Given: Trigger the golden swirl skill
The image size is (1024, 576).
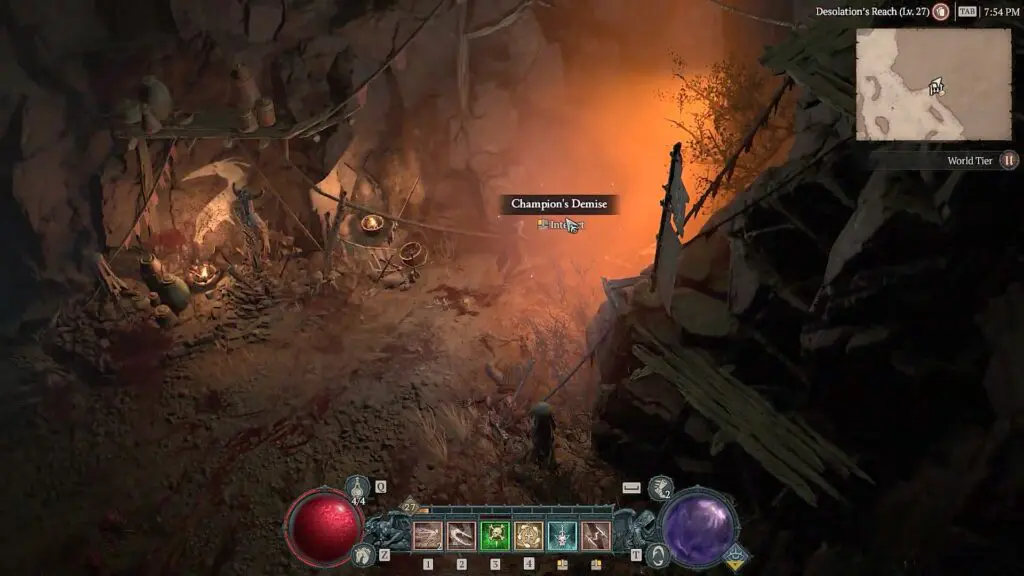Looking at the screenshot, I should [529, 537].
